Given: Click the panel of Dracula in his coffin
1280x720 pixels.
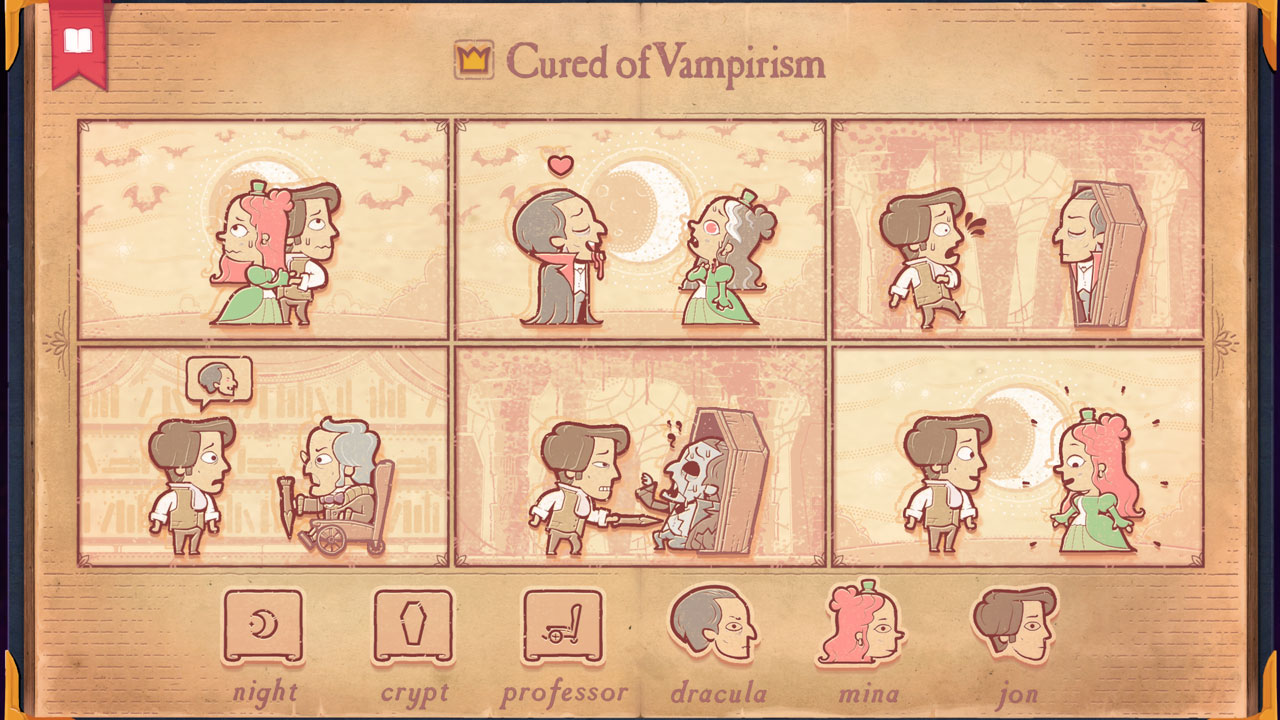Looking at the screenshot, I should pos(1020,230).
